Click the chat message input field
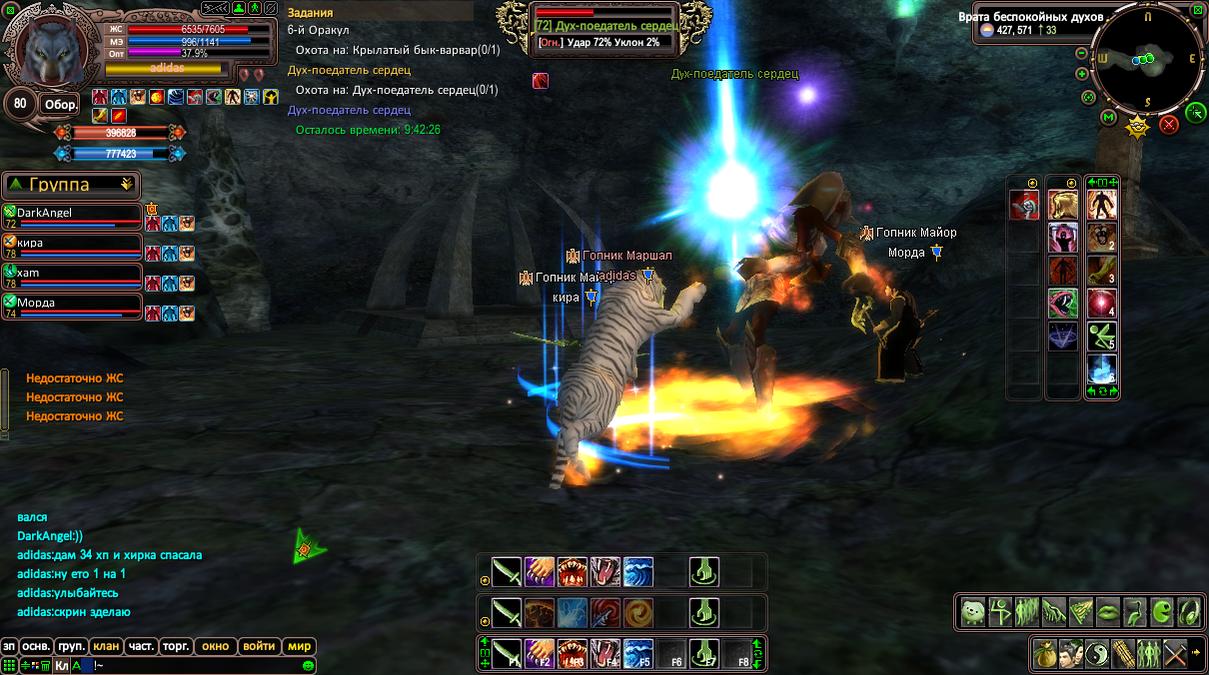 coord(200,665)
